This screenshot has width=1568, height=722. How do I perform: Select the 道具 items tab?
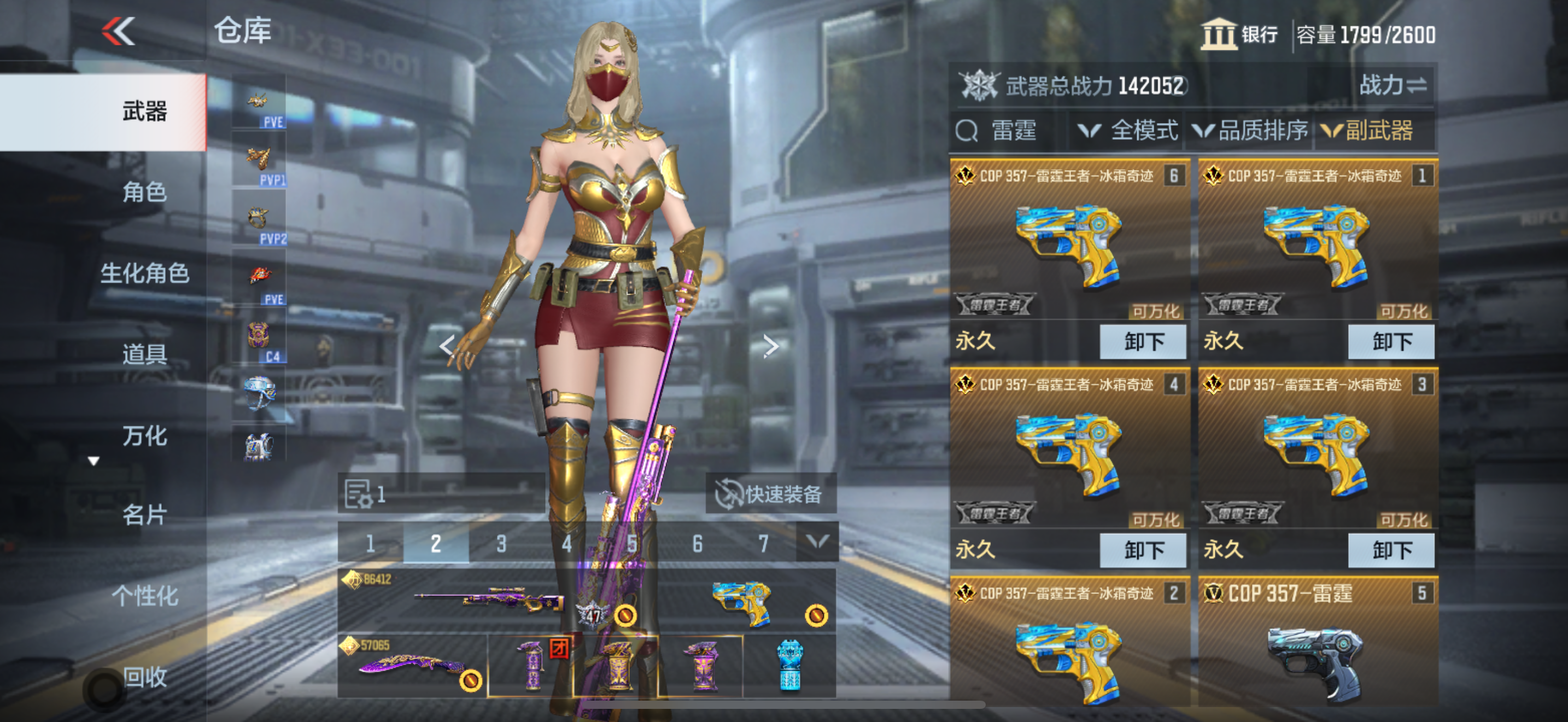pos(144,354)
